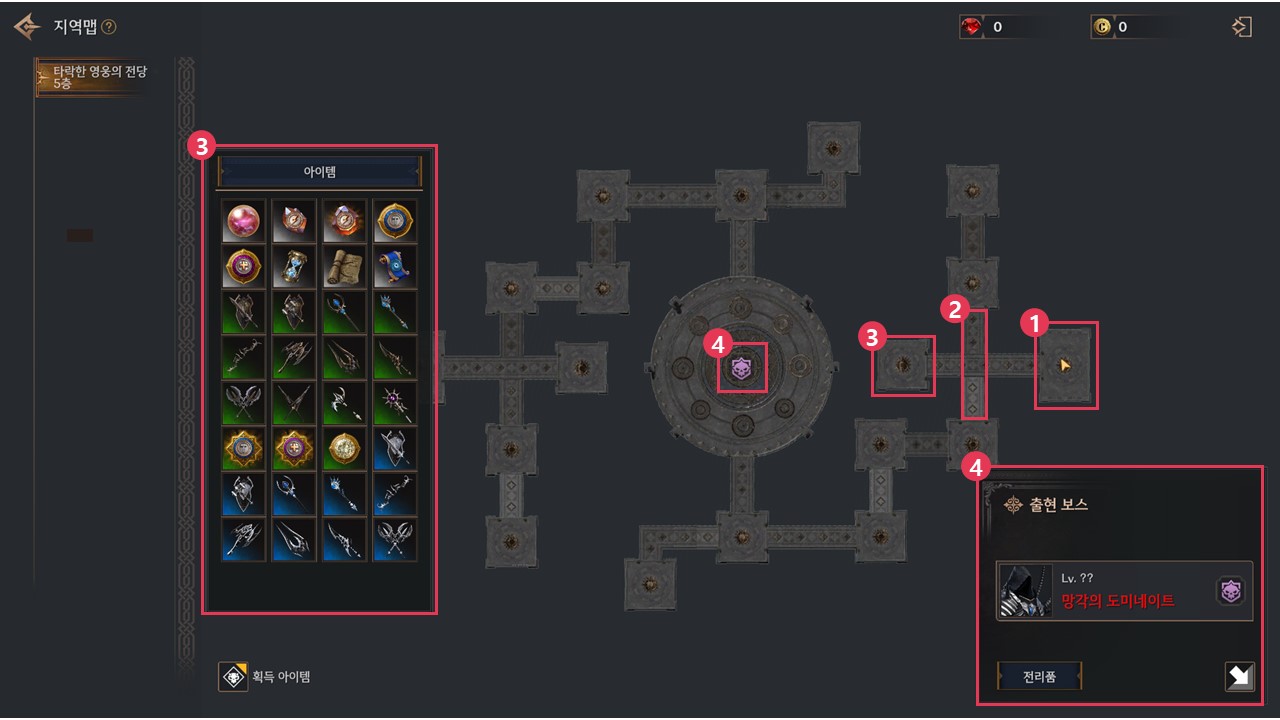Open the 전리품 loot list

(1040, 676)
